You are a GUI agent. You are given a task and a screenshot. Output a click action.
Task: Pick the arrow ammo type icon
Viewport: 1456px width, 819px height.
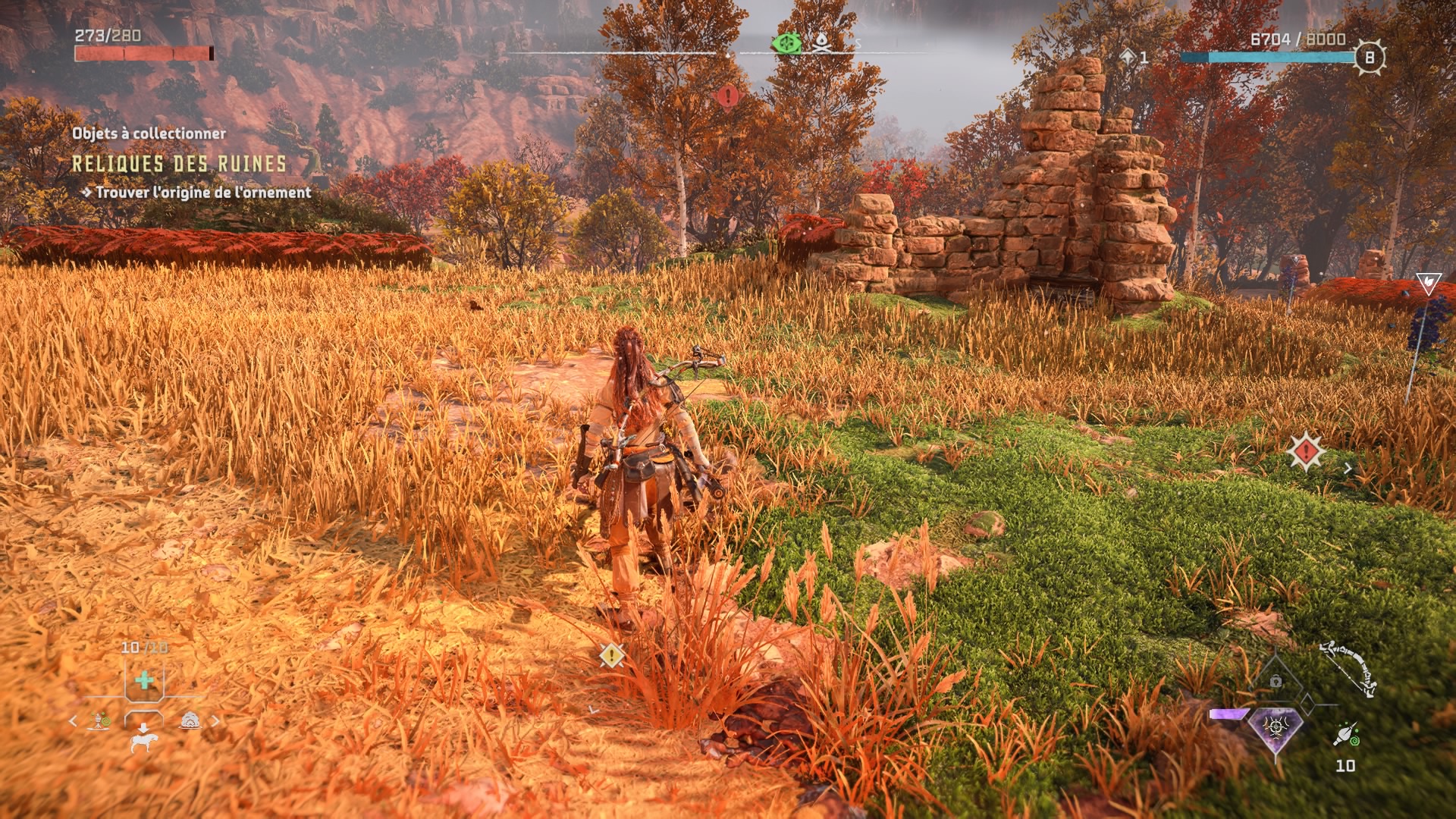click(1345, 733)
